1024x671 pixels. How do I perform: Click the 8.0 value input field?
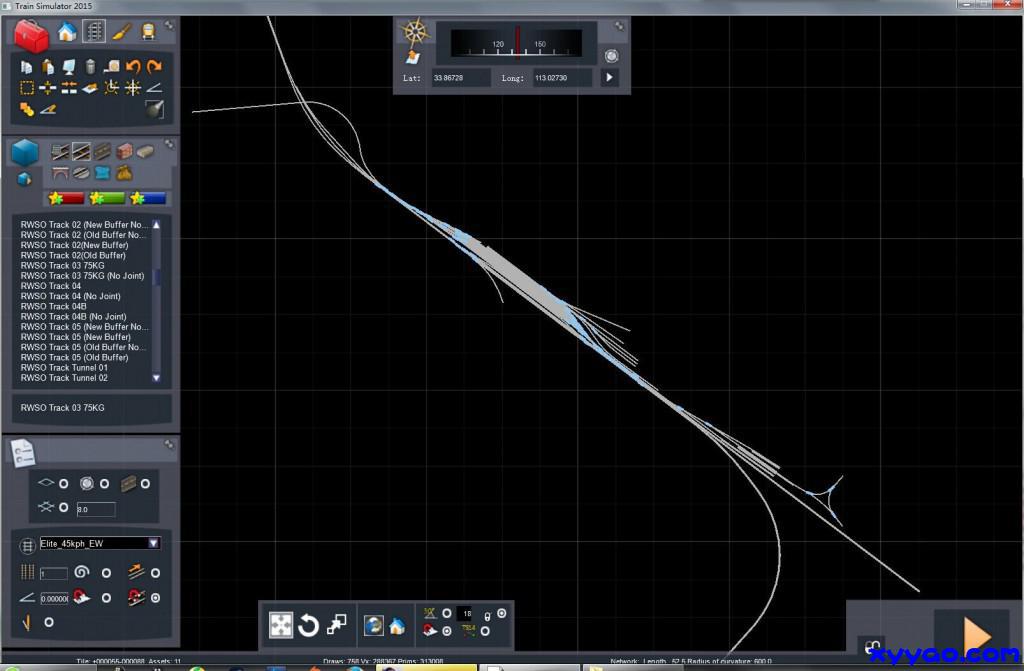click(95, 510)
